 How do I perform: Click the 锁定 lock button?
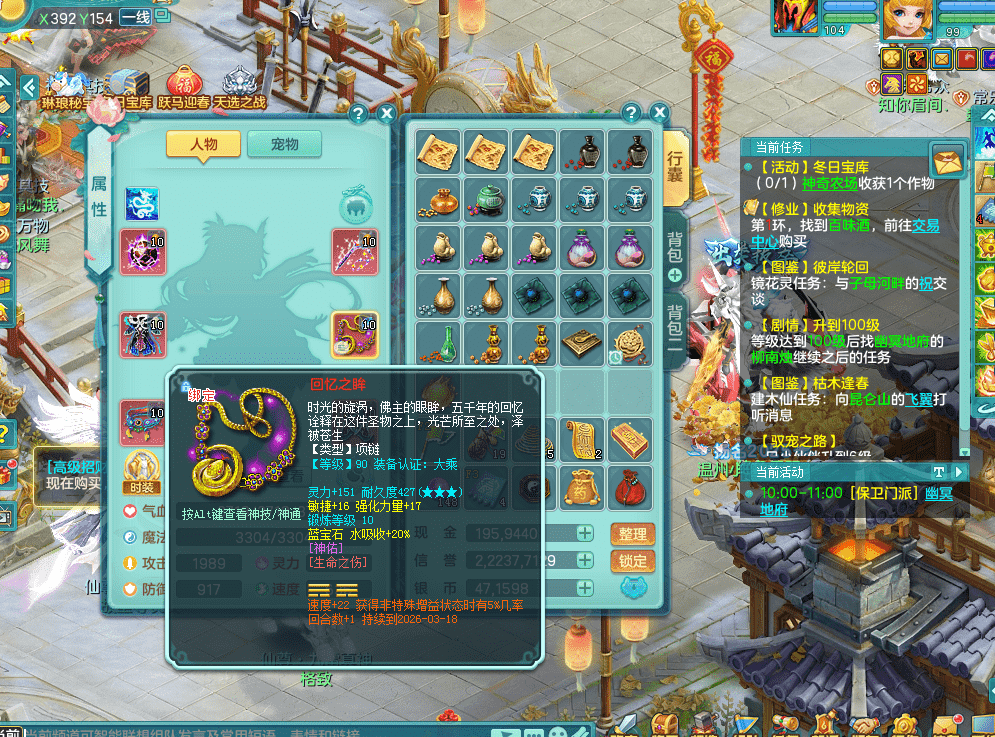pos(632,561)
